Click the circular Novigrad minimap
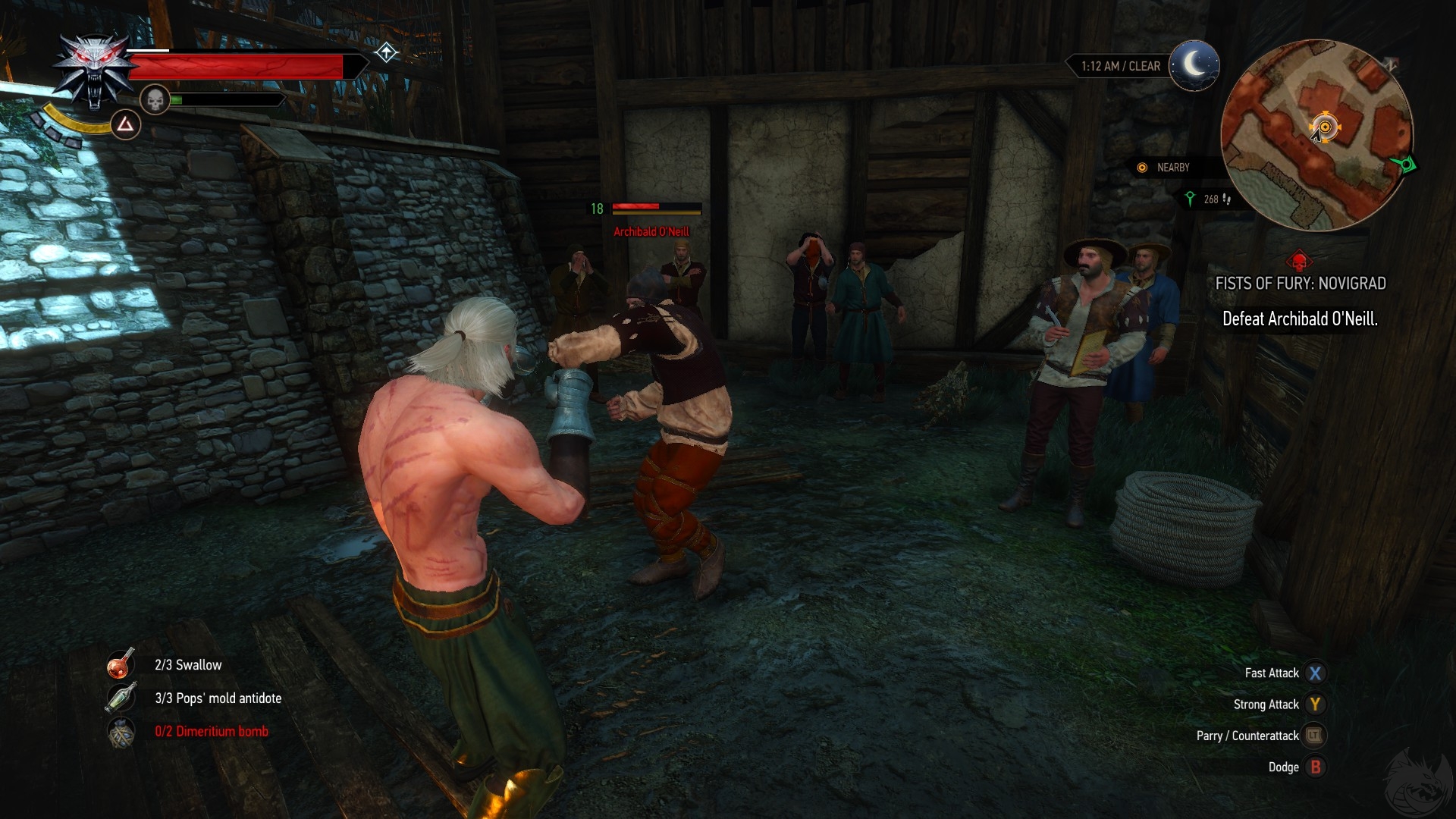This screenshot has width=1456, height=819. pyautogui.click(x=1316, y=135)
